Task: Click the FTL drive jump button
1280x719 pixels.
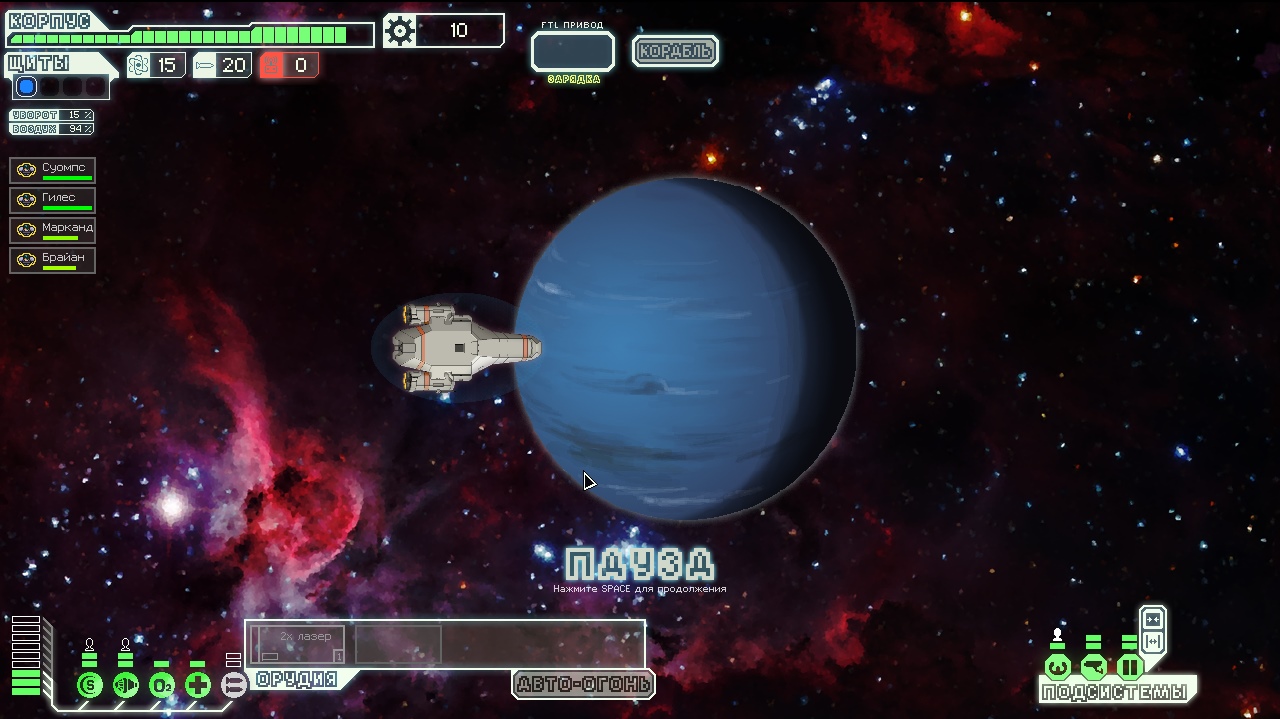Action: point(572,51)
